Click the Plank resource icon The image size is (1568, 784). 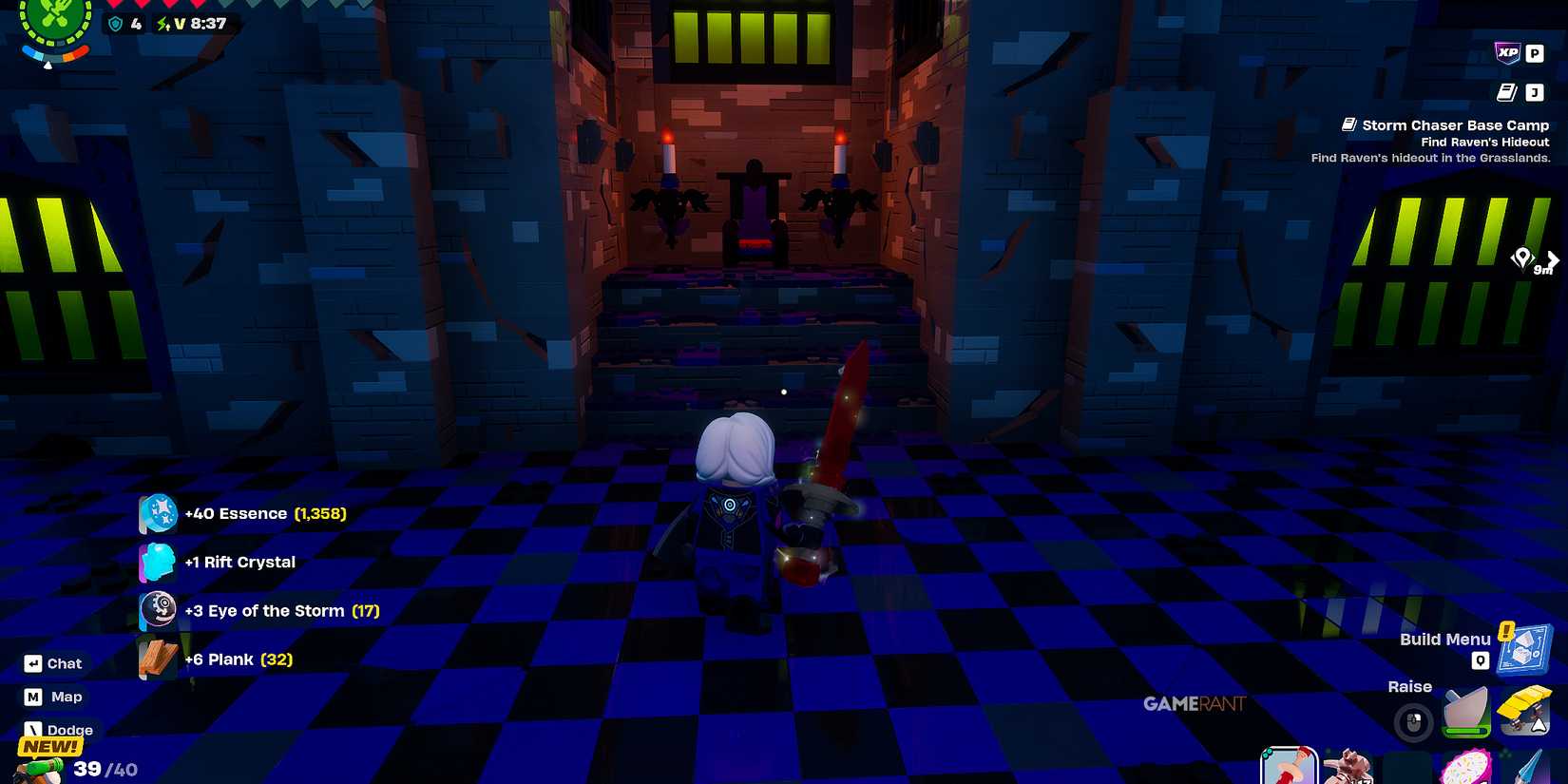point(158,659)
